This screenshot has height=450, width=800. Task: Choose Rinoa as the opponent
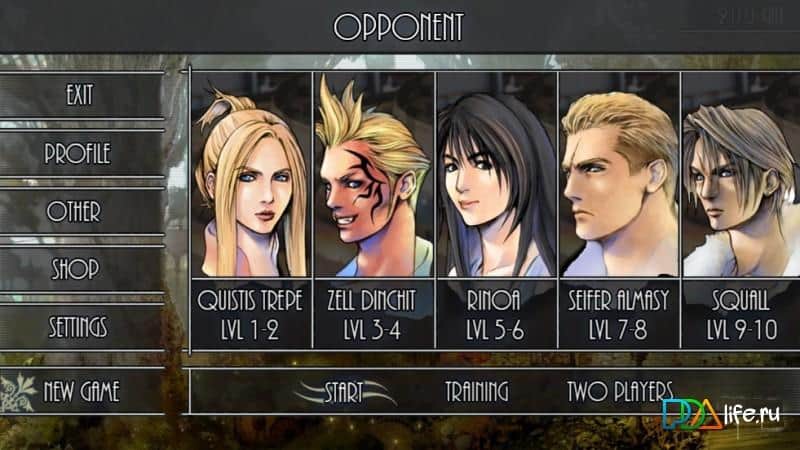pyautogui.click(x=496, y=210)
